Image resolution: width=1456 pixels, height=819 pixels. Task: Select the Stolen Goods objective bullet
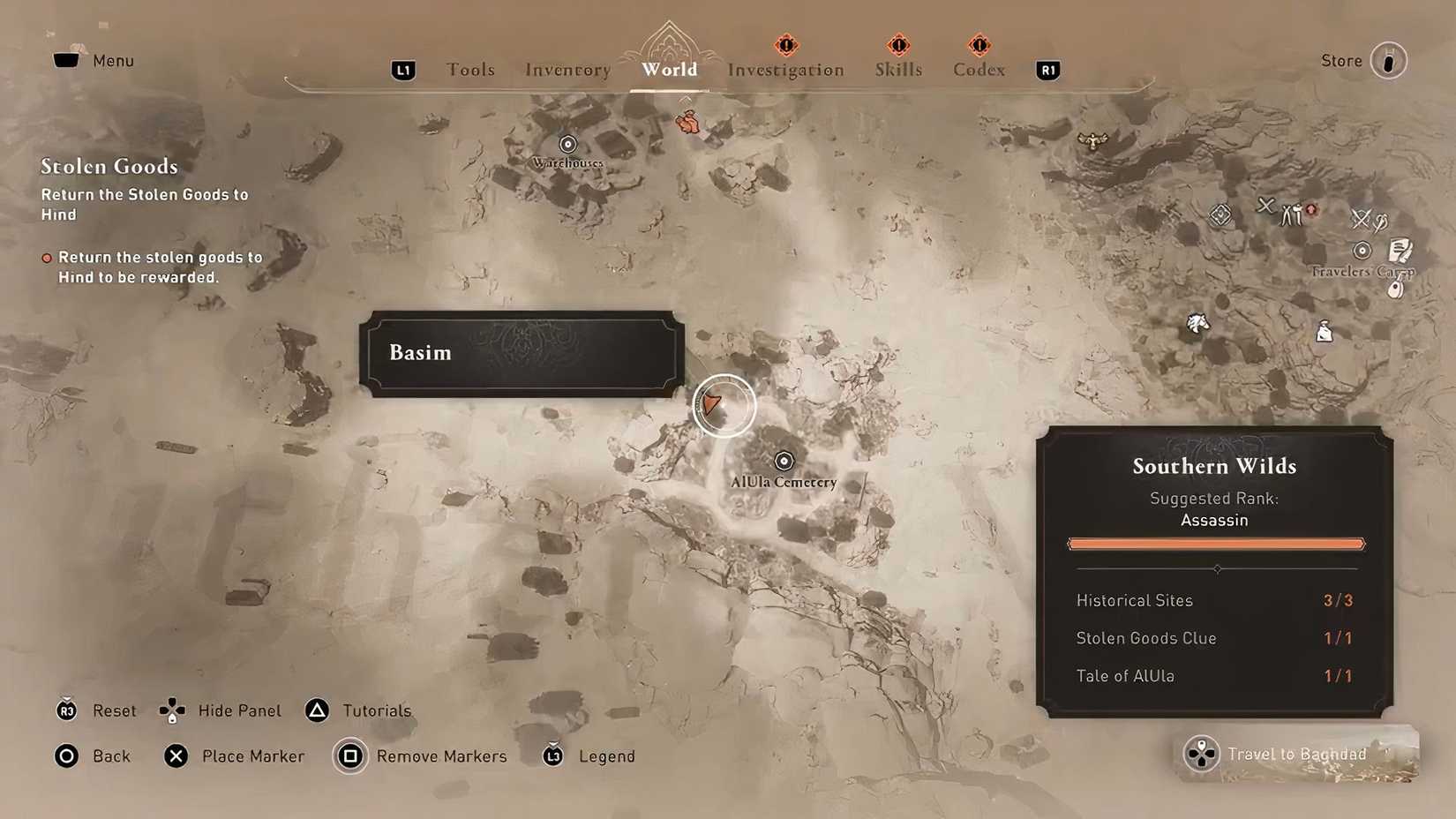[x=46, y=257]
